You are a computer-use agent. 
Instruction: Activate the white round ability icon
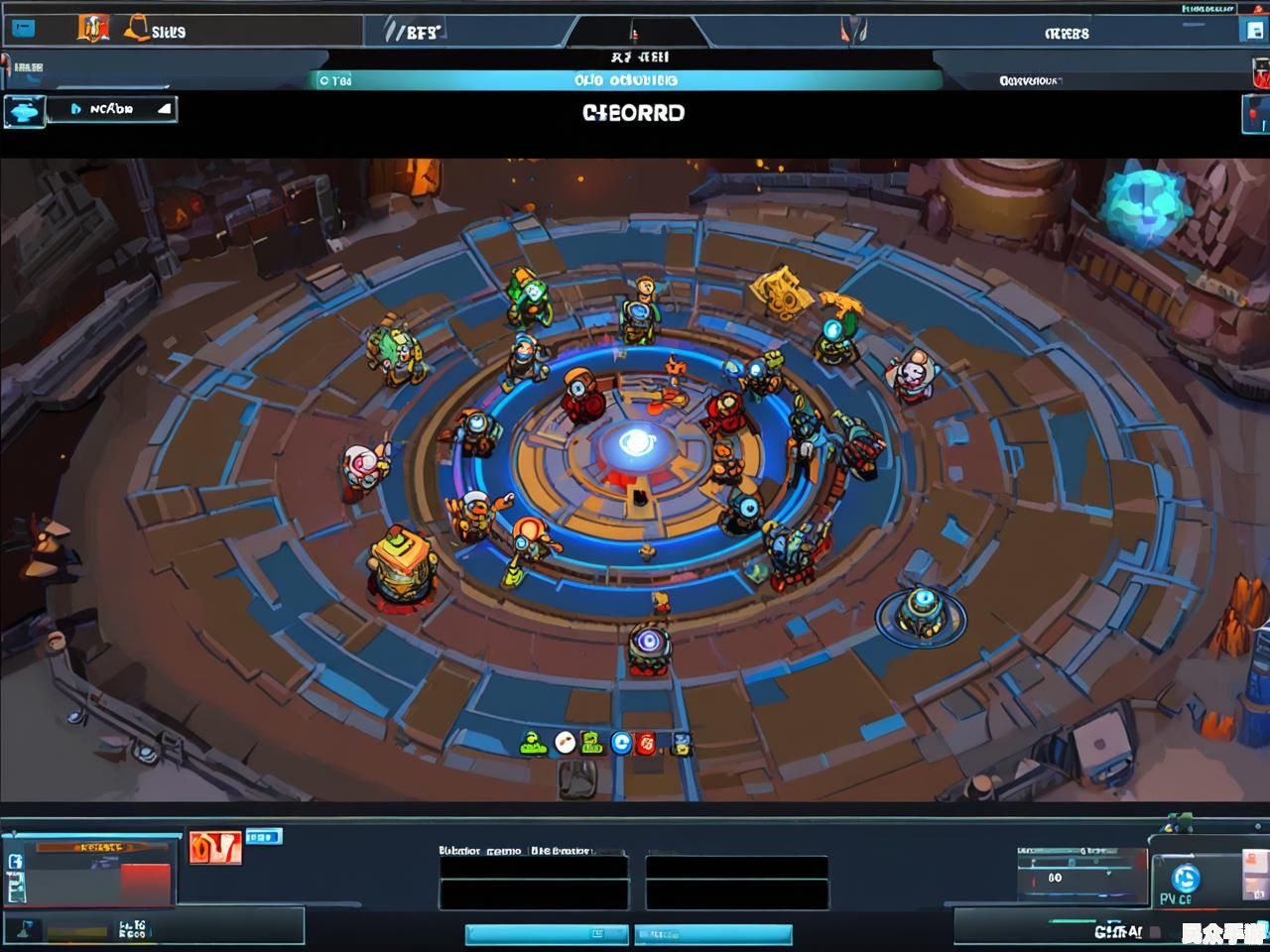click(x=565, y=742)
